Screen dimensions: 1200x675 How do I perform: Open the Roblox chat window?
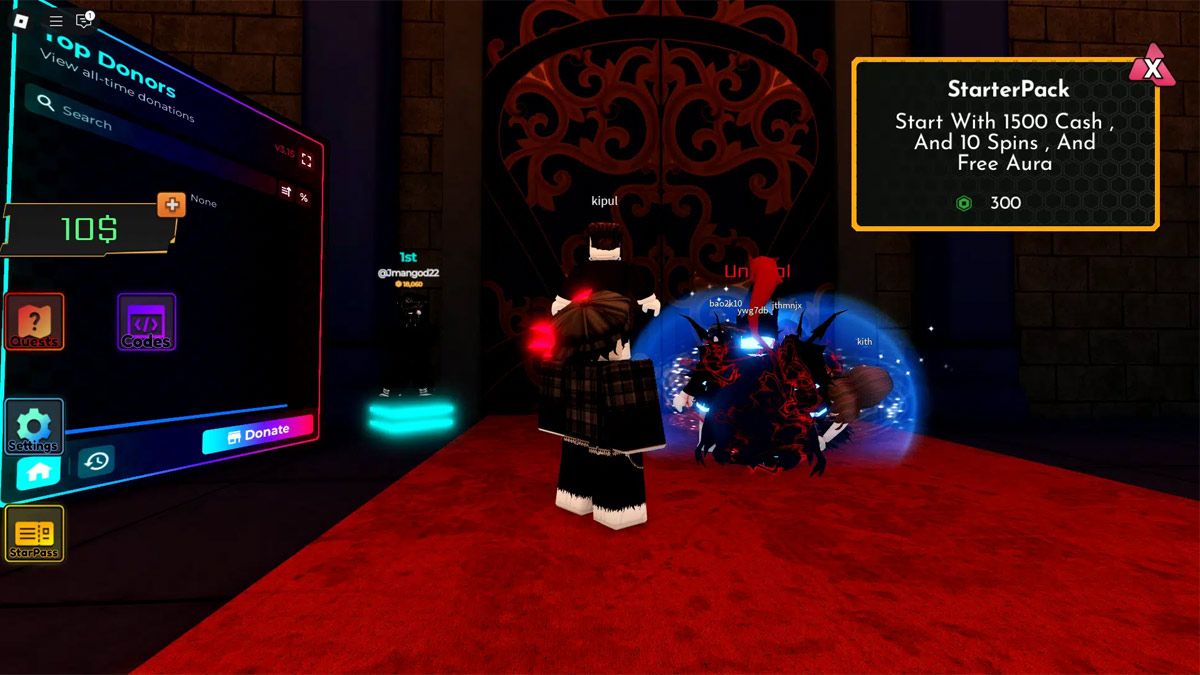click(x=84, y=20)
